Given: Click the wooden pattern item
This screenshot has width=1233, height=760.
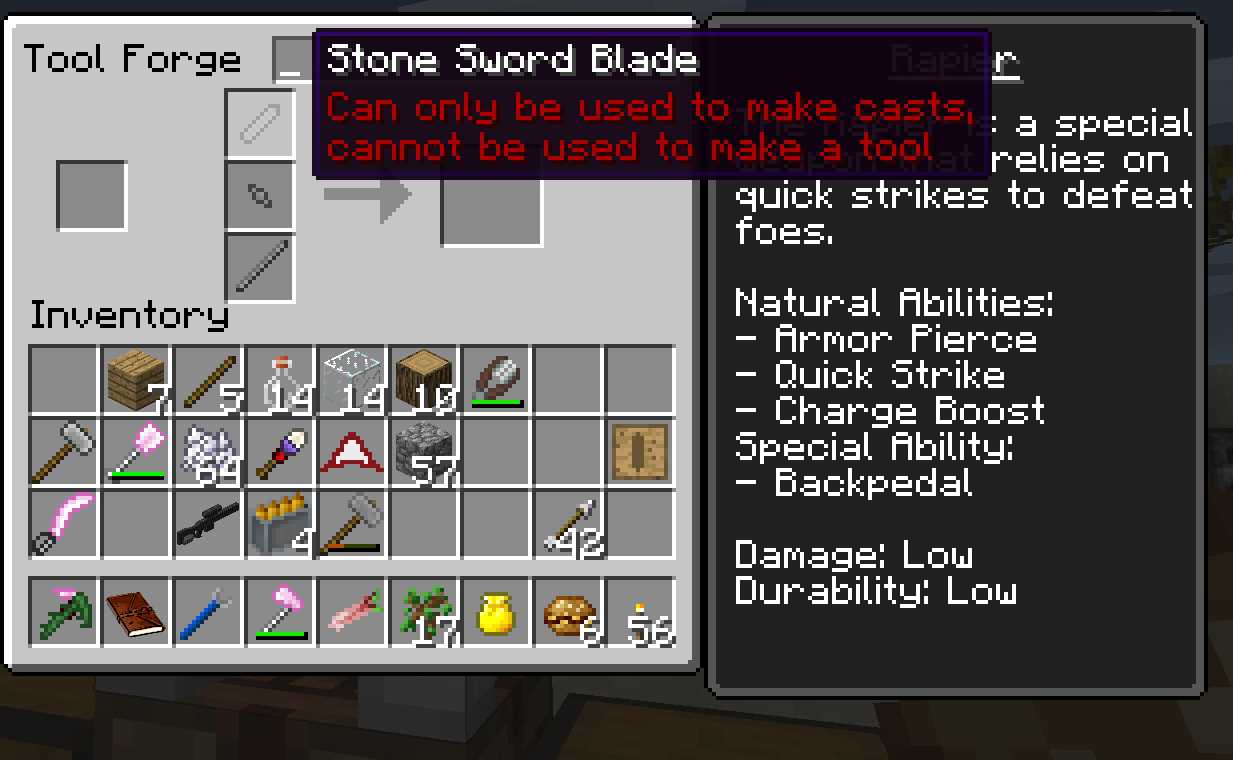Looking at the screenshot, I should (640, 452).
